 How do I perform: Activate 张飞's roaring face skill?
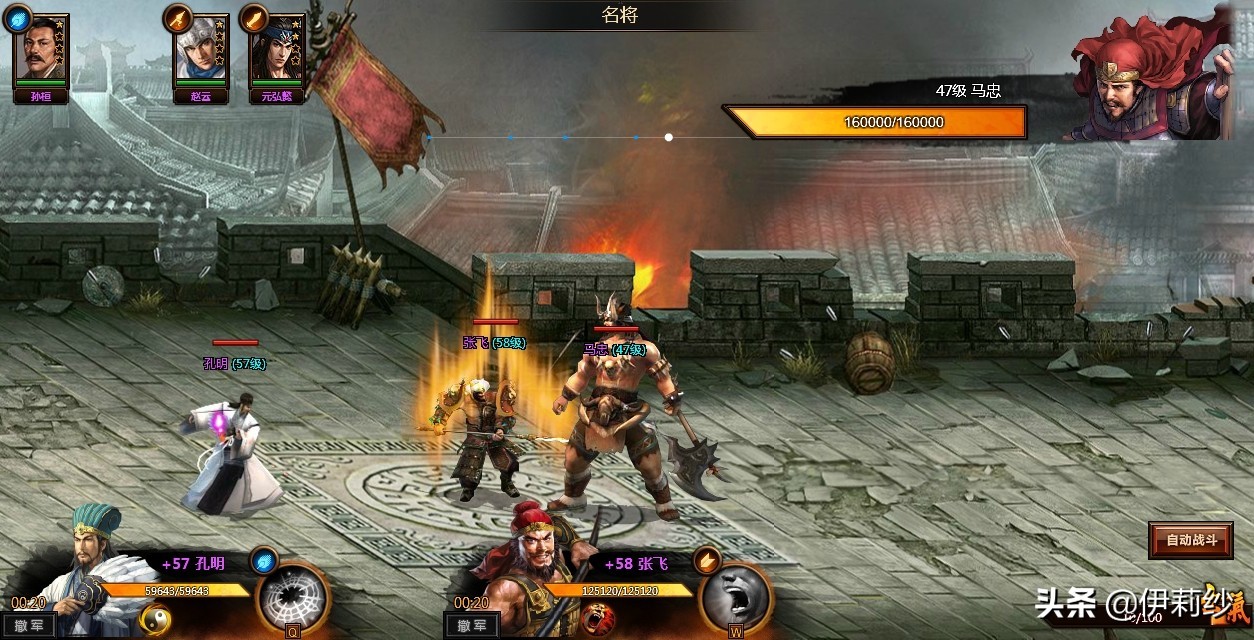[x=735, y=597]
